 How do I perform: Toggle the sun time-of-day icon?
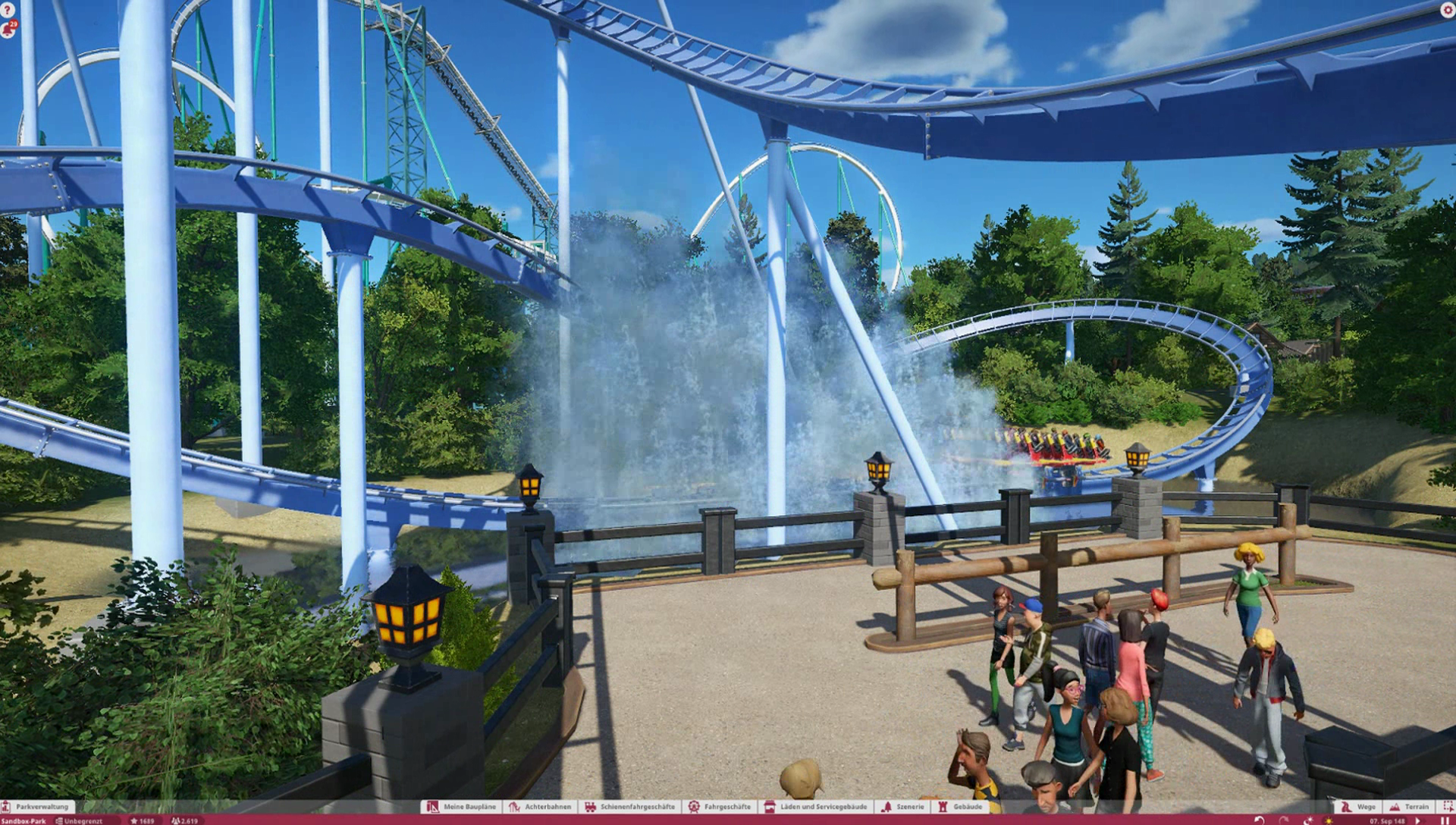(x=1329, y=820)
